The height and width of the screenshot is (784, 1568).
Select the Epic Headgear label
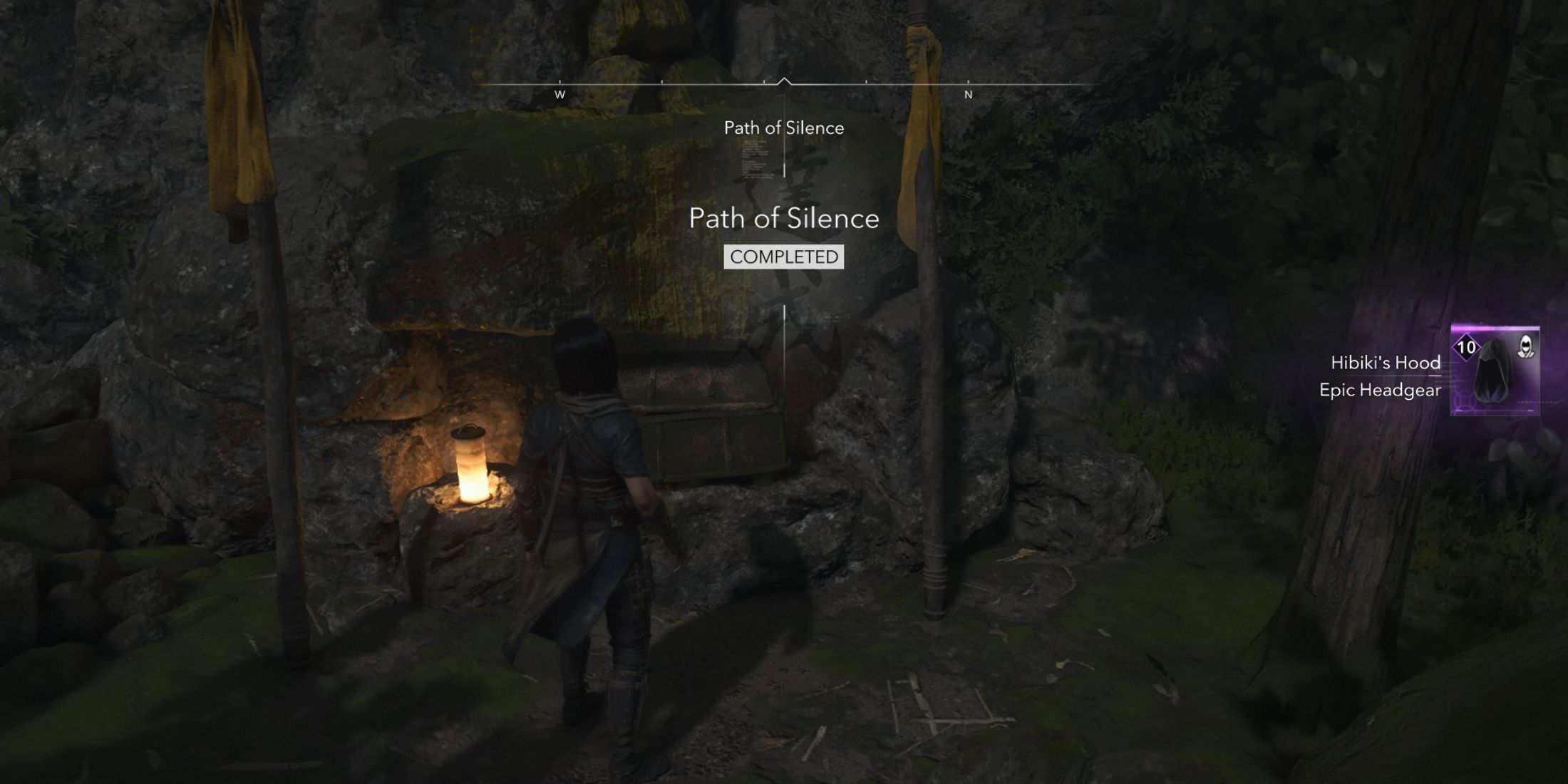[x=1380, y=391]
